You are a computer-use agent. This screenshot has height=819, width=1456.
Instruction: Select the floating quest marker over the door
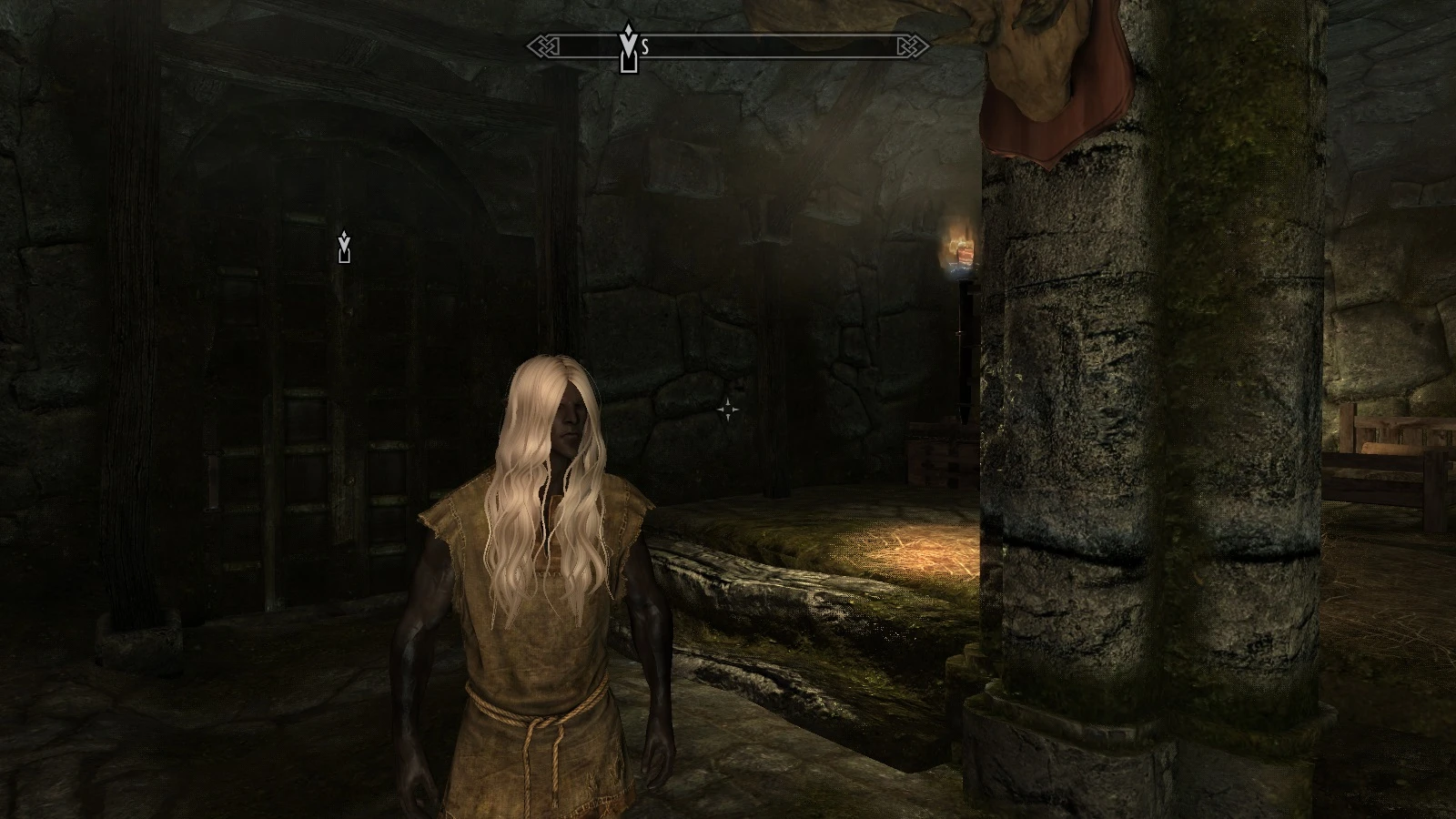point(344,247)
